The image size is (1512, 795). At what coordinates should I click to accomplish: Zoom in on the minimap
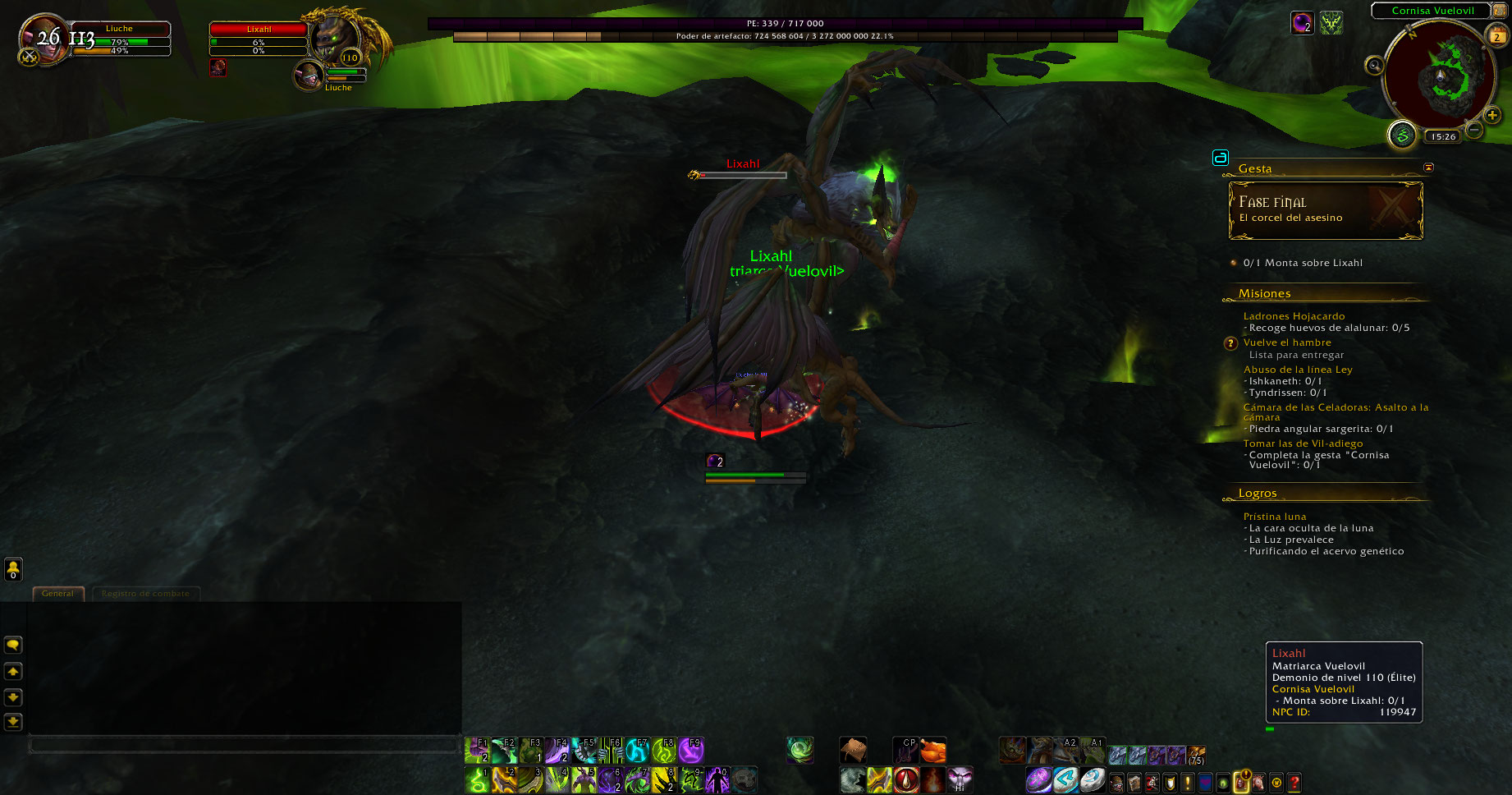(x=1492, y=116)
